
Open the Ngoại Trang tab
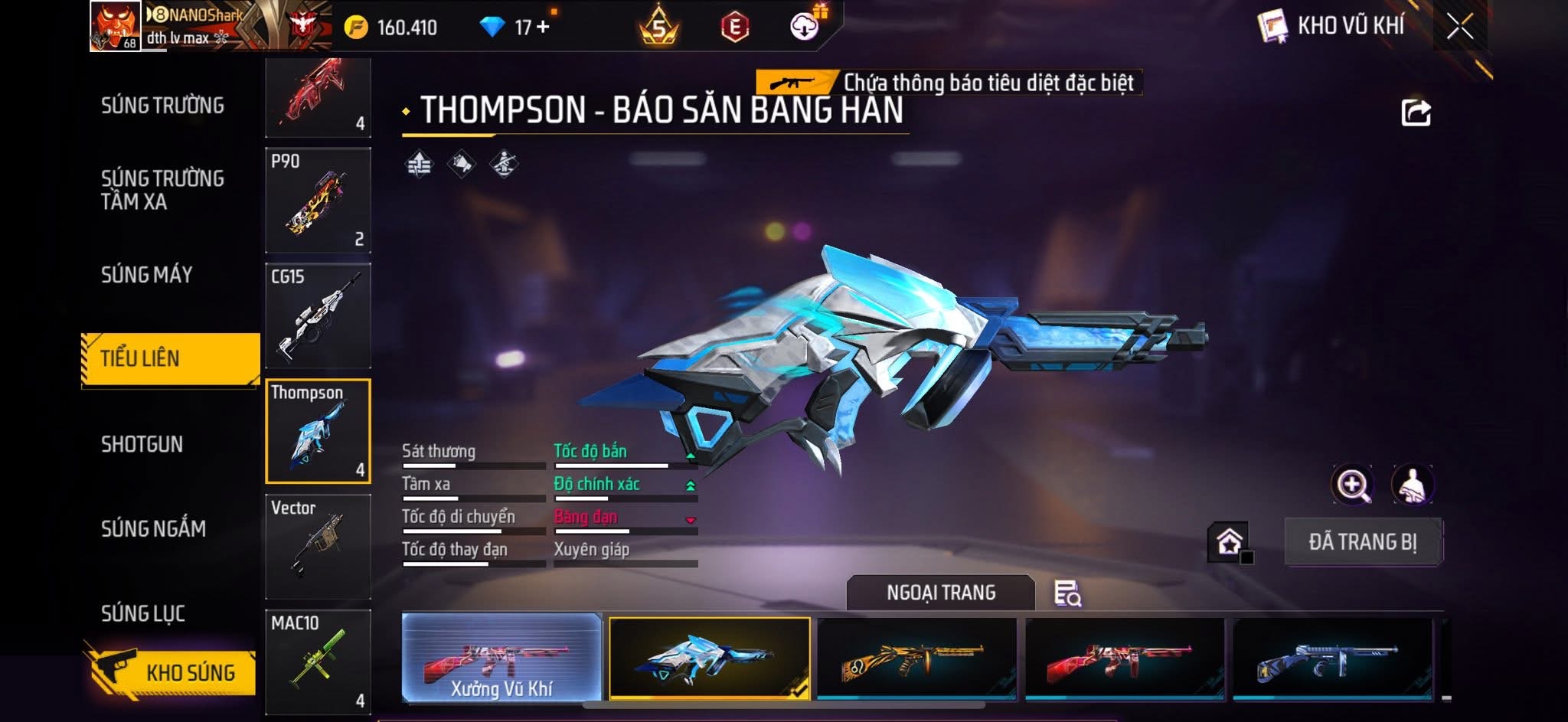pyautogui.click(x=940, y=593)
